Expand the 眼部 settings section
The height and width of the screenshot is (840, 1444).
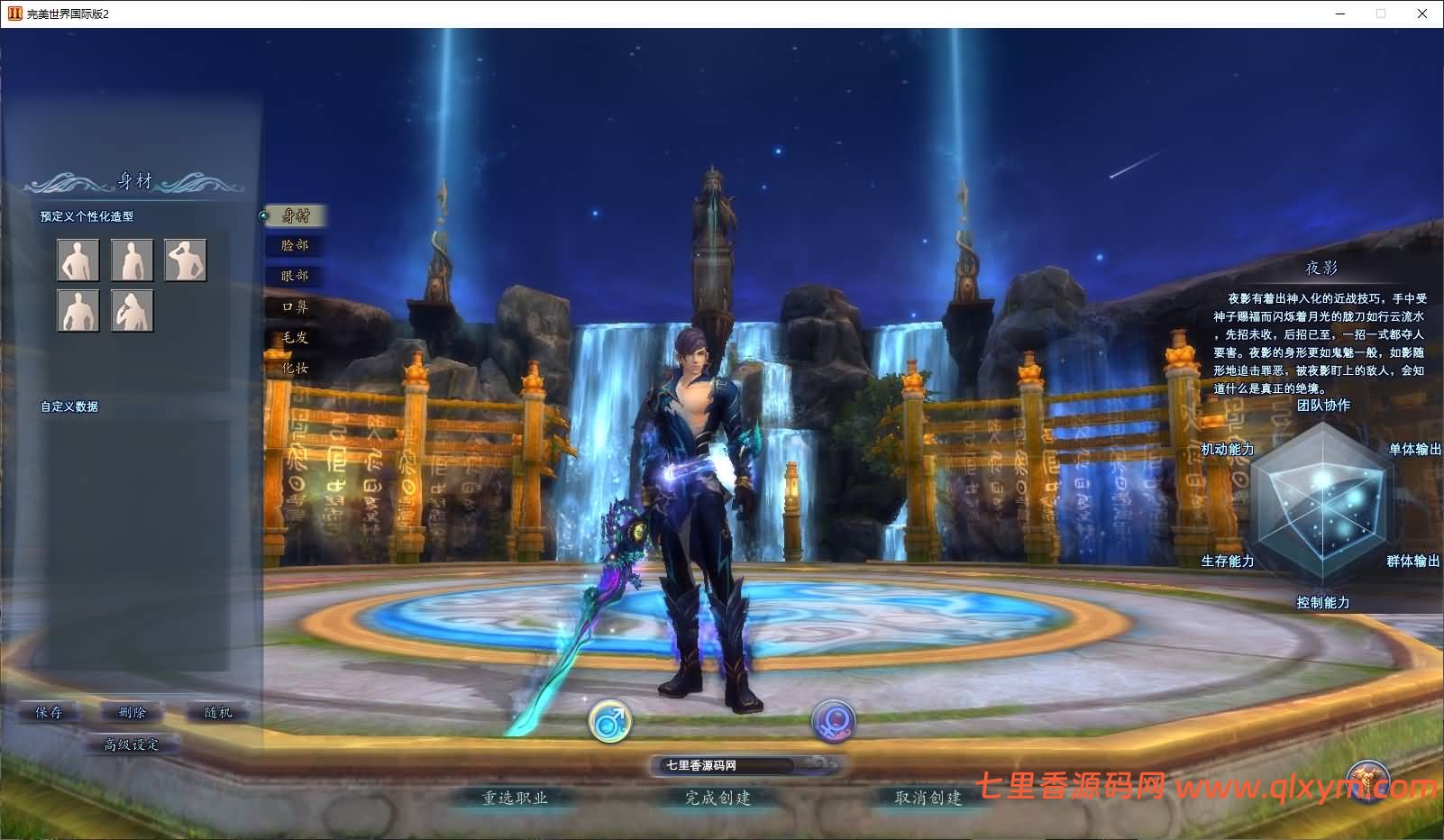pos(295,276)
